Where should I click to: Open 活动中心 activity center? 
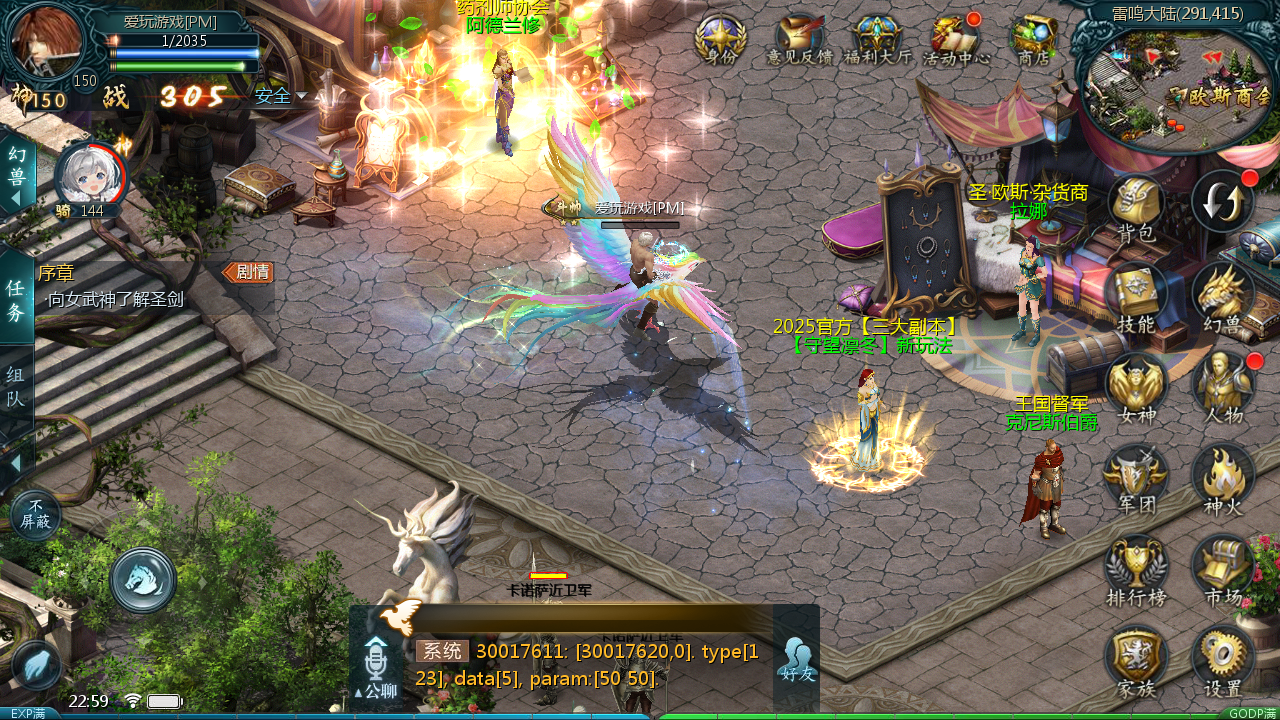(956, 38)
